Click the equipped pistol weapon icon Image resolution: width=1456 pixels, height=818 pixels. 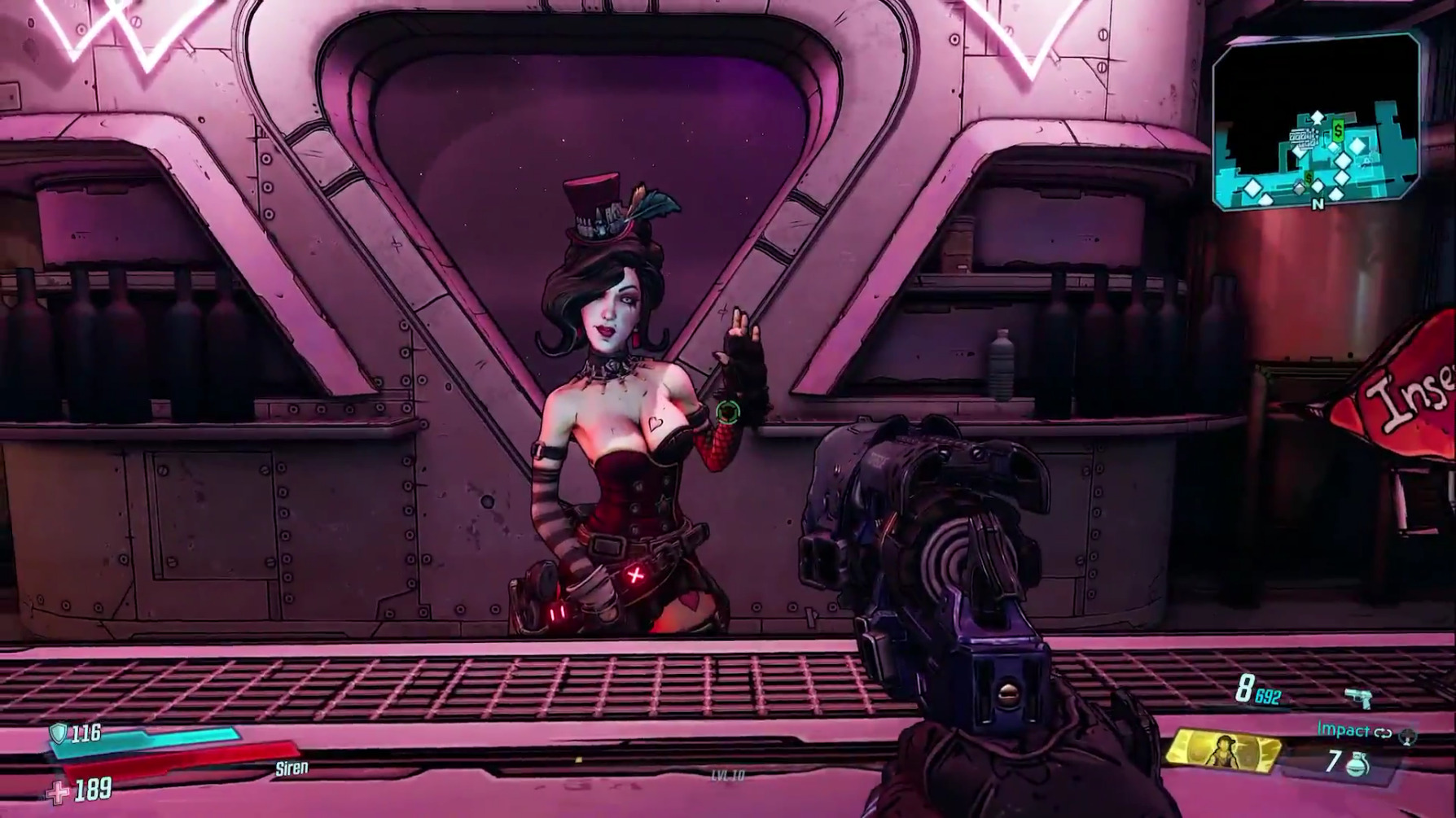pyautogui.click(x=1357, y=698)
